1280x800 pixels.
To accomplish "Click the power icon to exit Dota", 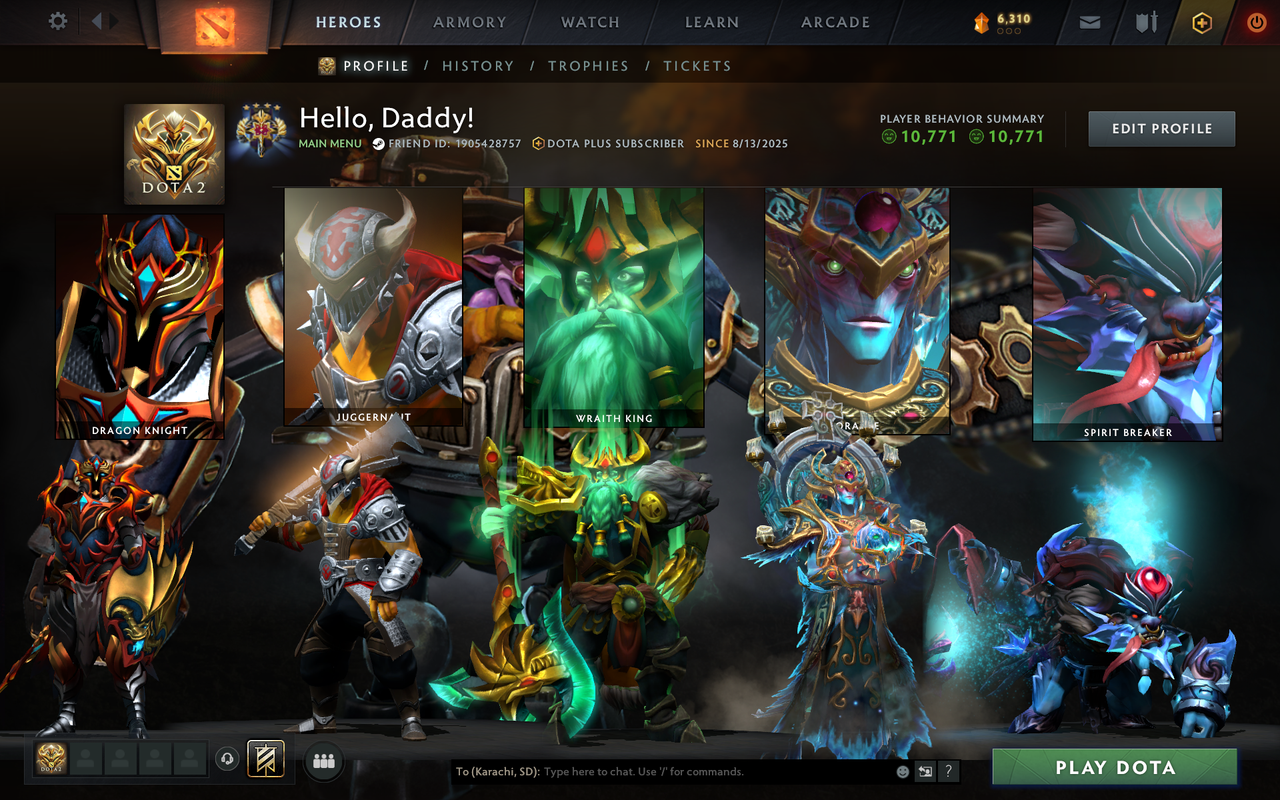I will coord(1256,21).
